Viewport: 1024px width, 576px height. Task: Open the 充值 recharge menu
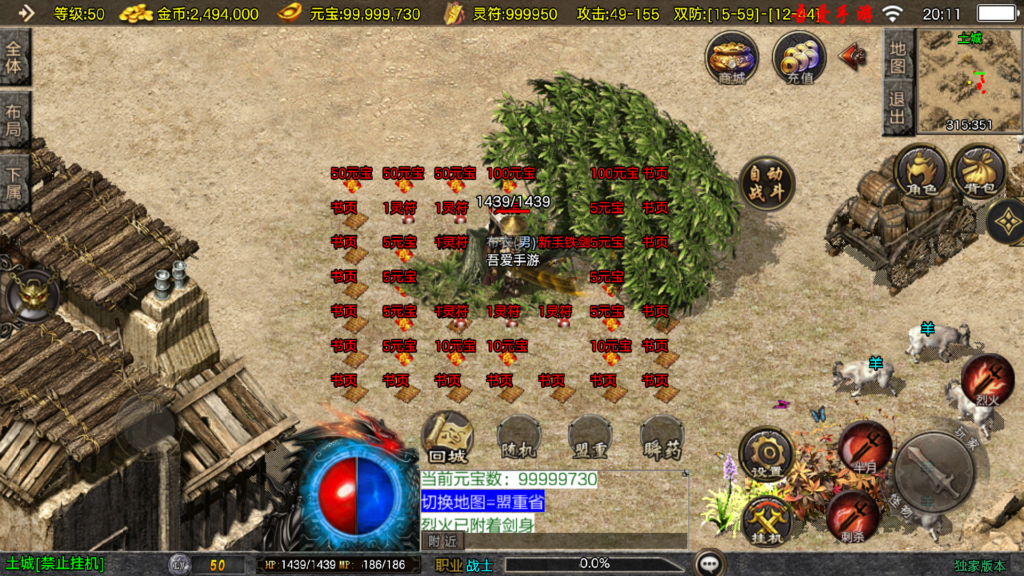pyautogui.click(x=799, y=57)
